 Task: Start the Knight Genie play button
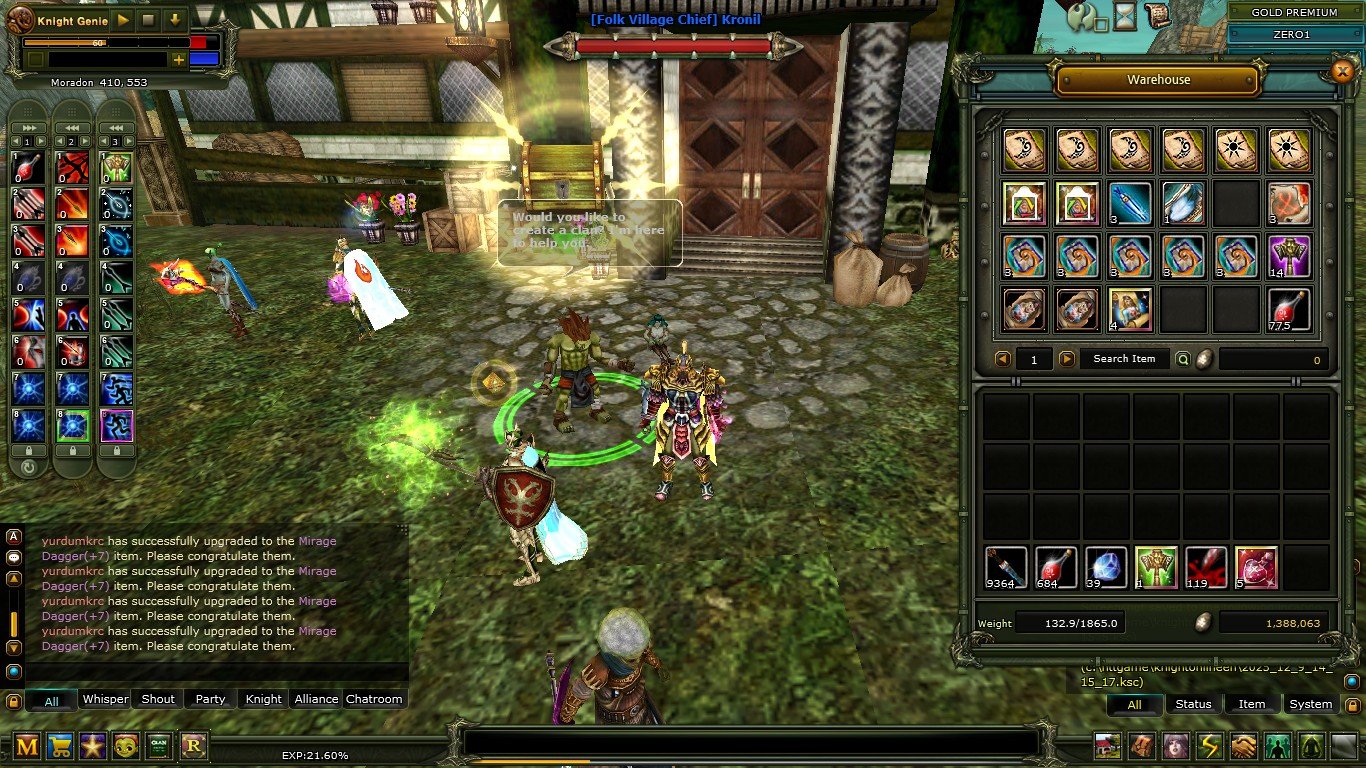123,19
